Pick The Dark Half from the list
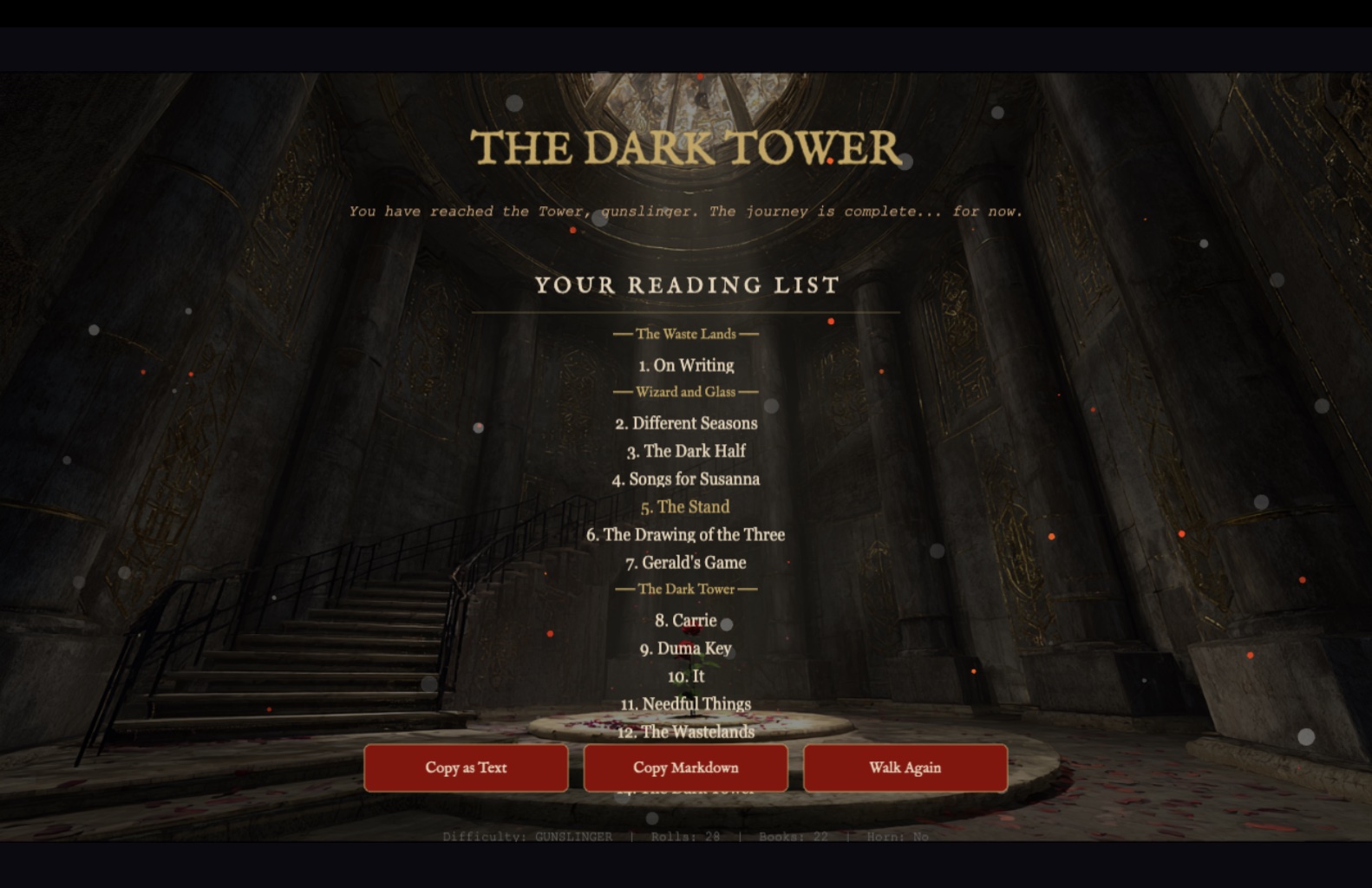This screenshot has height=888, width=1372. click(686, 451)
